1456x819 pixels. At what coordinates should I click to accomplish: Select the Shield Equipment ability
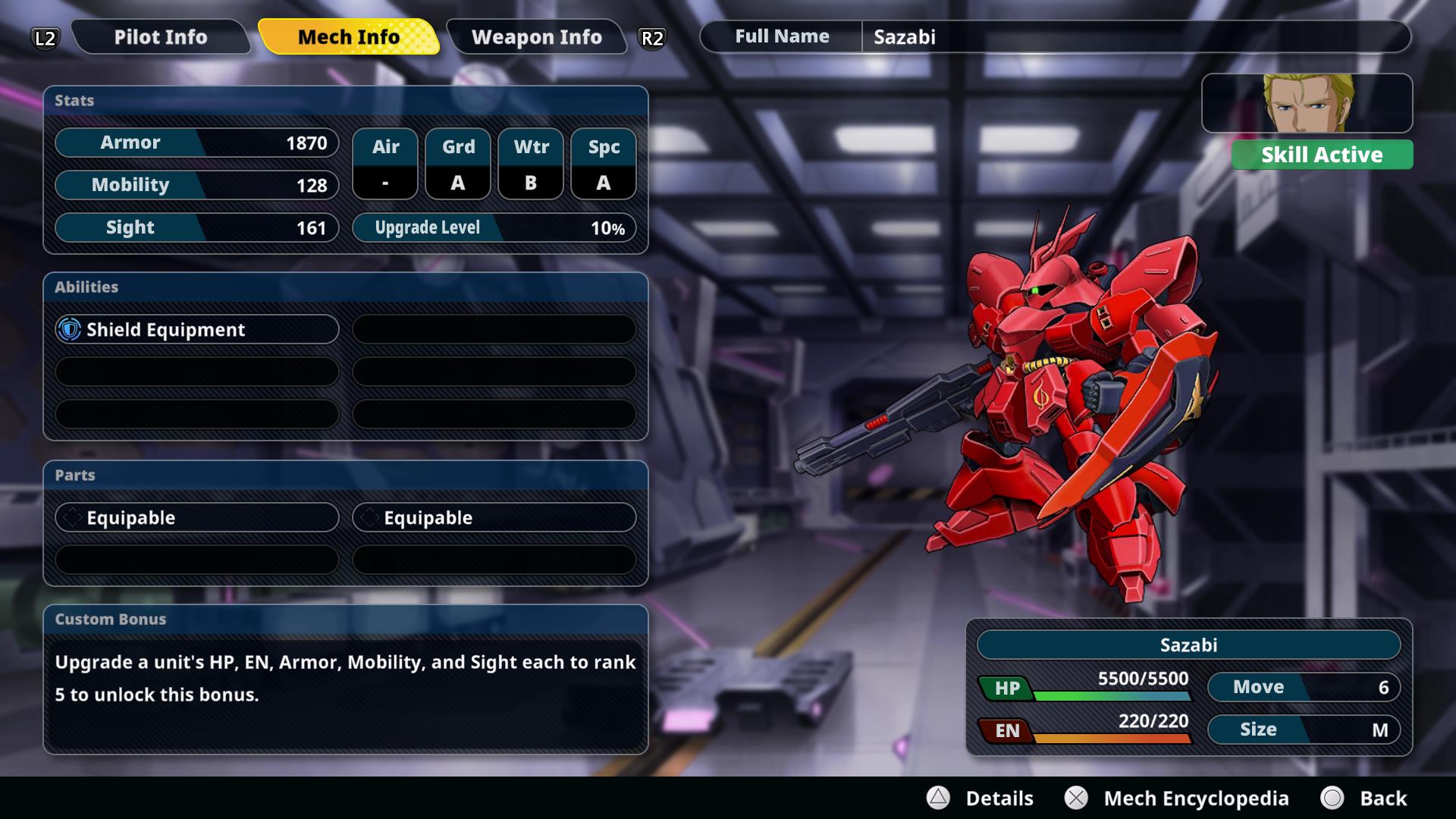[196, 329]
